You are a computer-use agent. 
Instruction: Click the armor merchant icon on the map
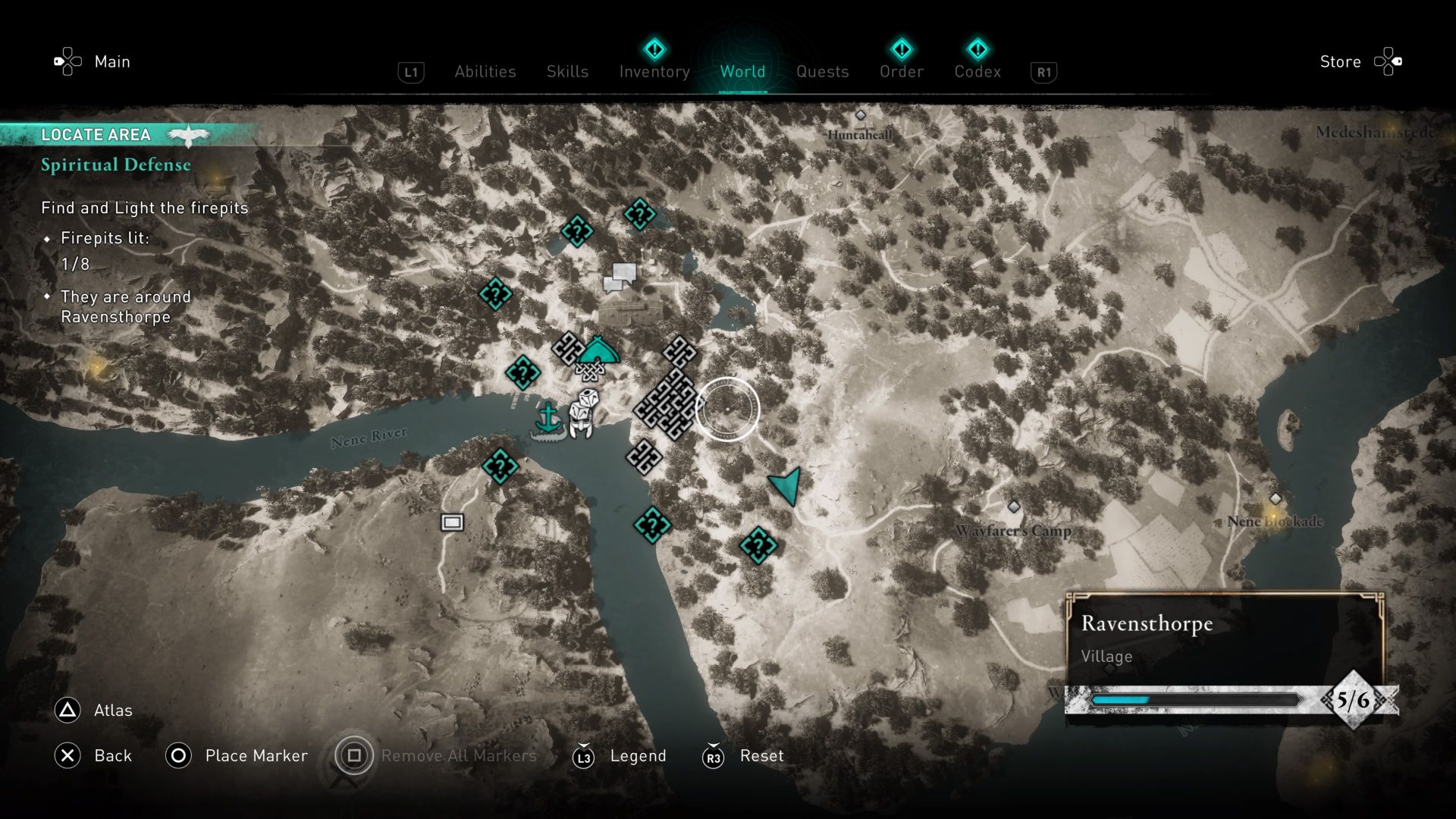[x=582, y=414]
